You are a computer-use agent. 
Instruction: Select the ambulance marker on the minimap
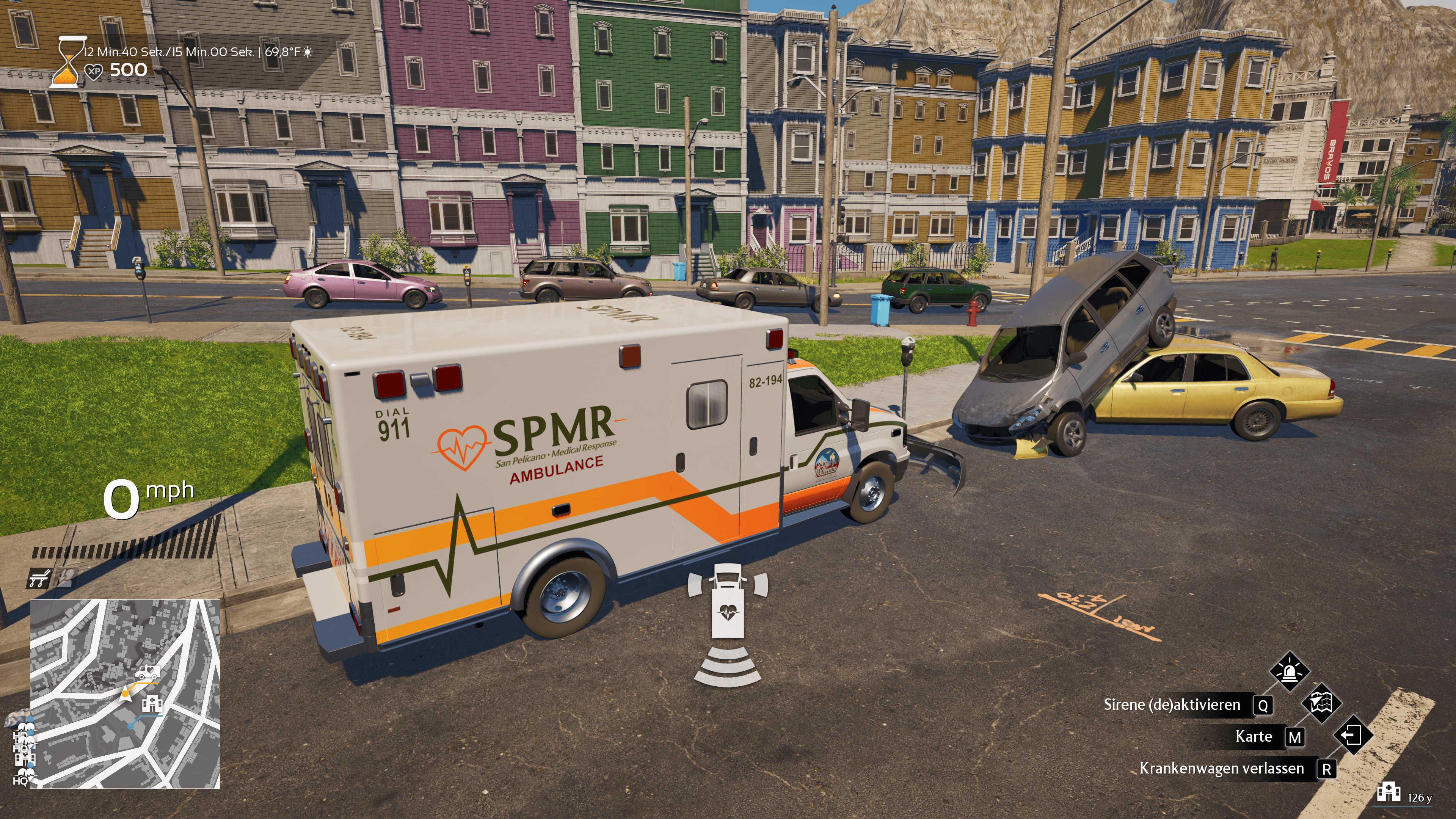(147, 673)
